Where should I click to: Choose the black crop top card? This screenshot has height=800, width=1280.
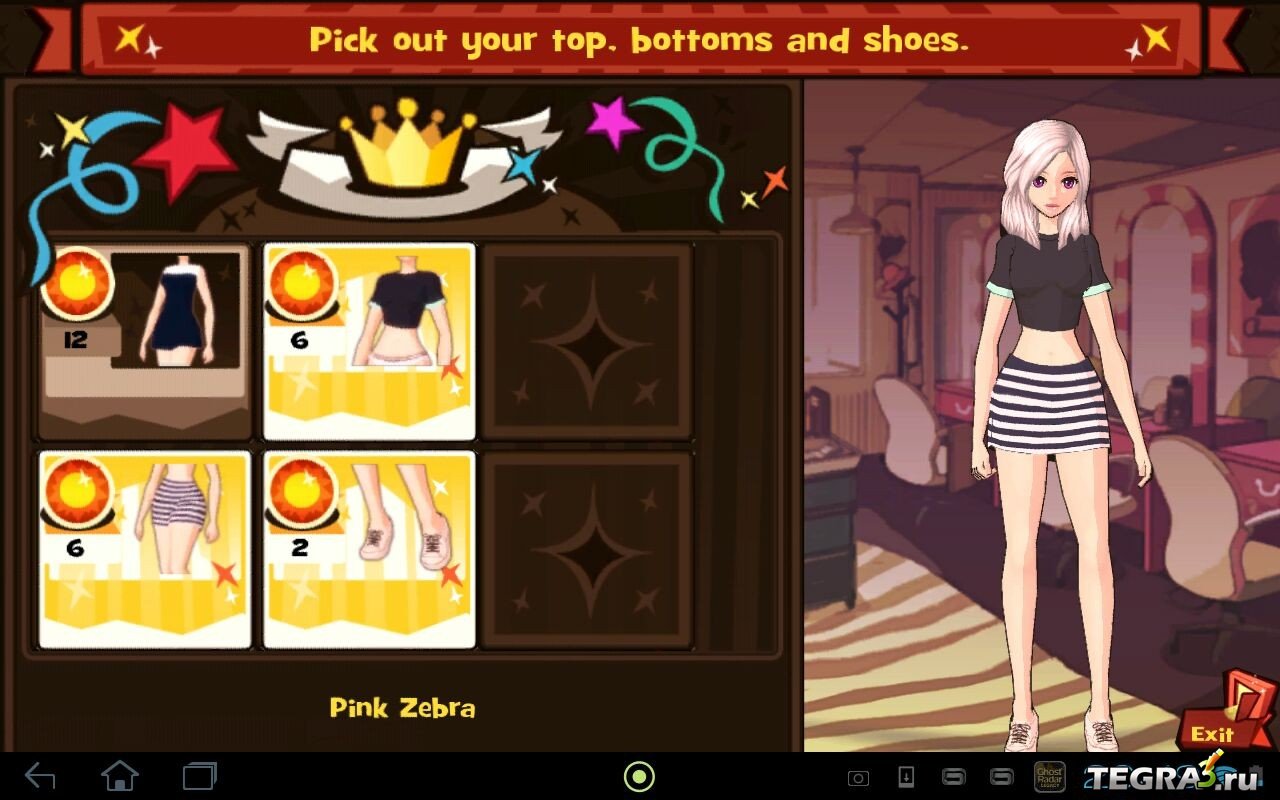coord(369,342)
